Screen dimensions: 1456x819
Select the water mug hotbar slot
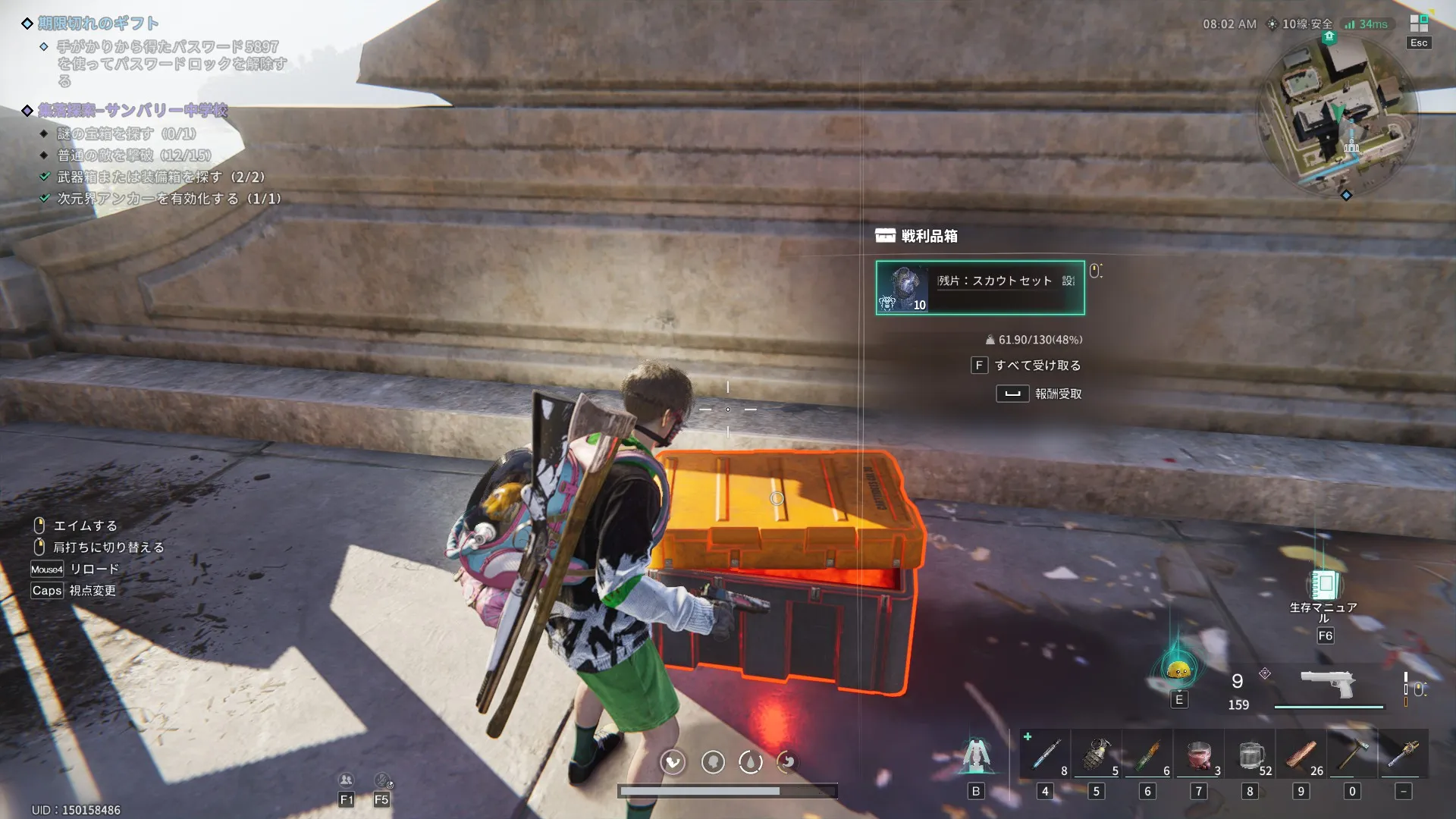pos(1250,755)
